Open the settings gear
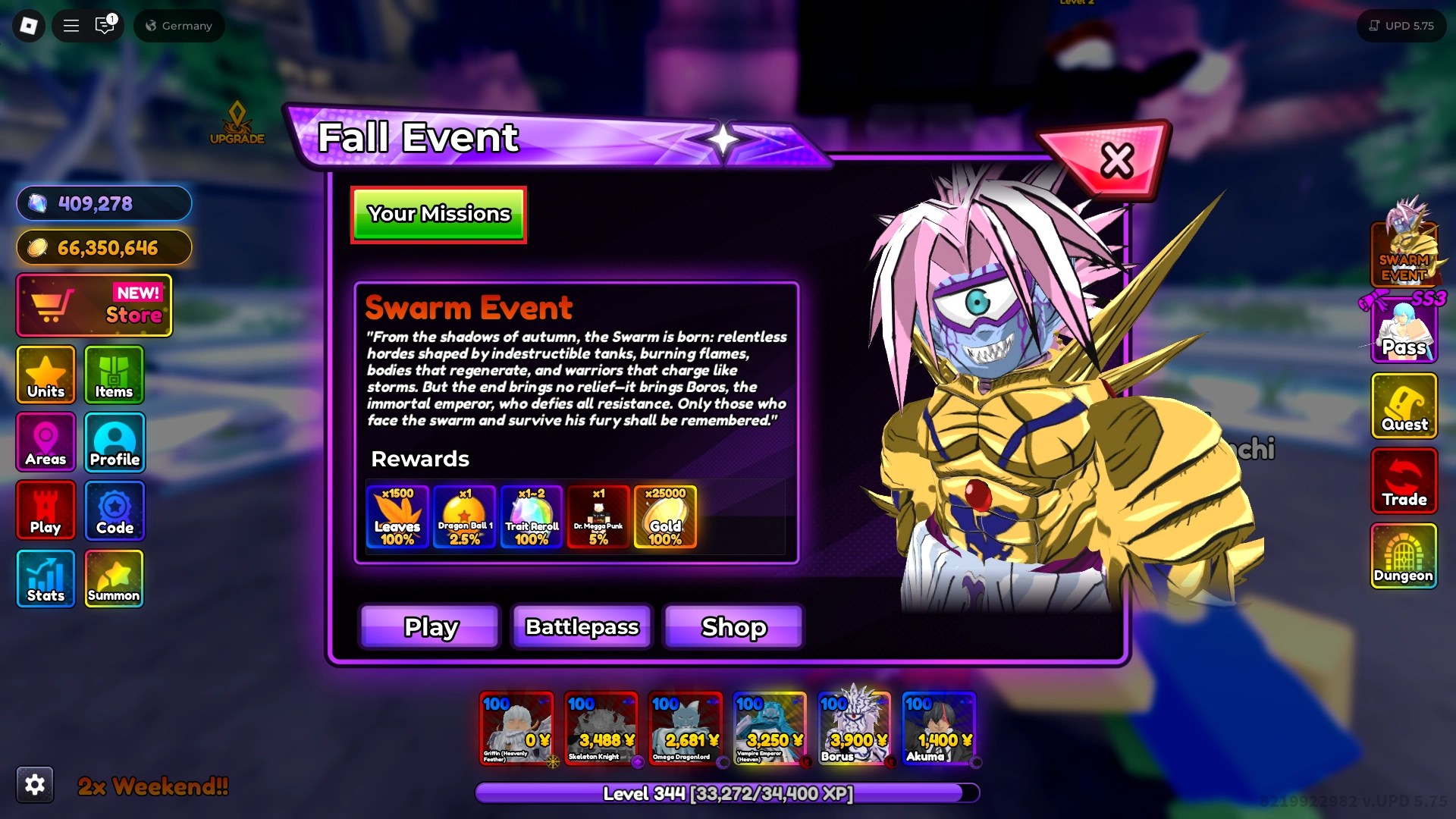The height and width of the screenshot is (819, 1456). (x=35, y=785)
